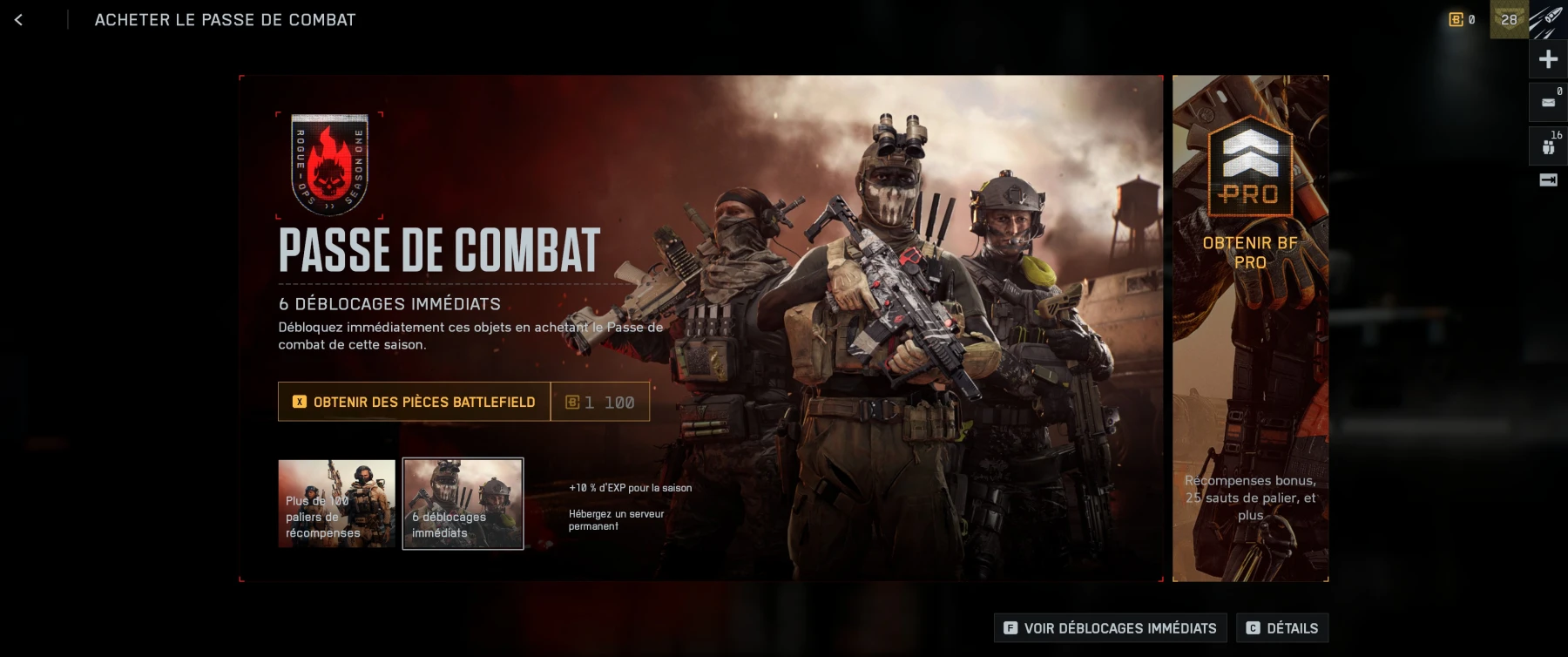Image resolution: width=1568 pixels, height=657 pixels.
Task: Collapse the side panel with the arrow icon
Action: 1548,180
